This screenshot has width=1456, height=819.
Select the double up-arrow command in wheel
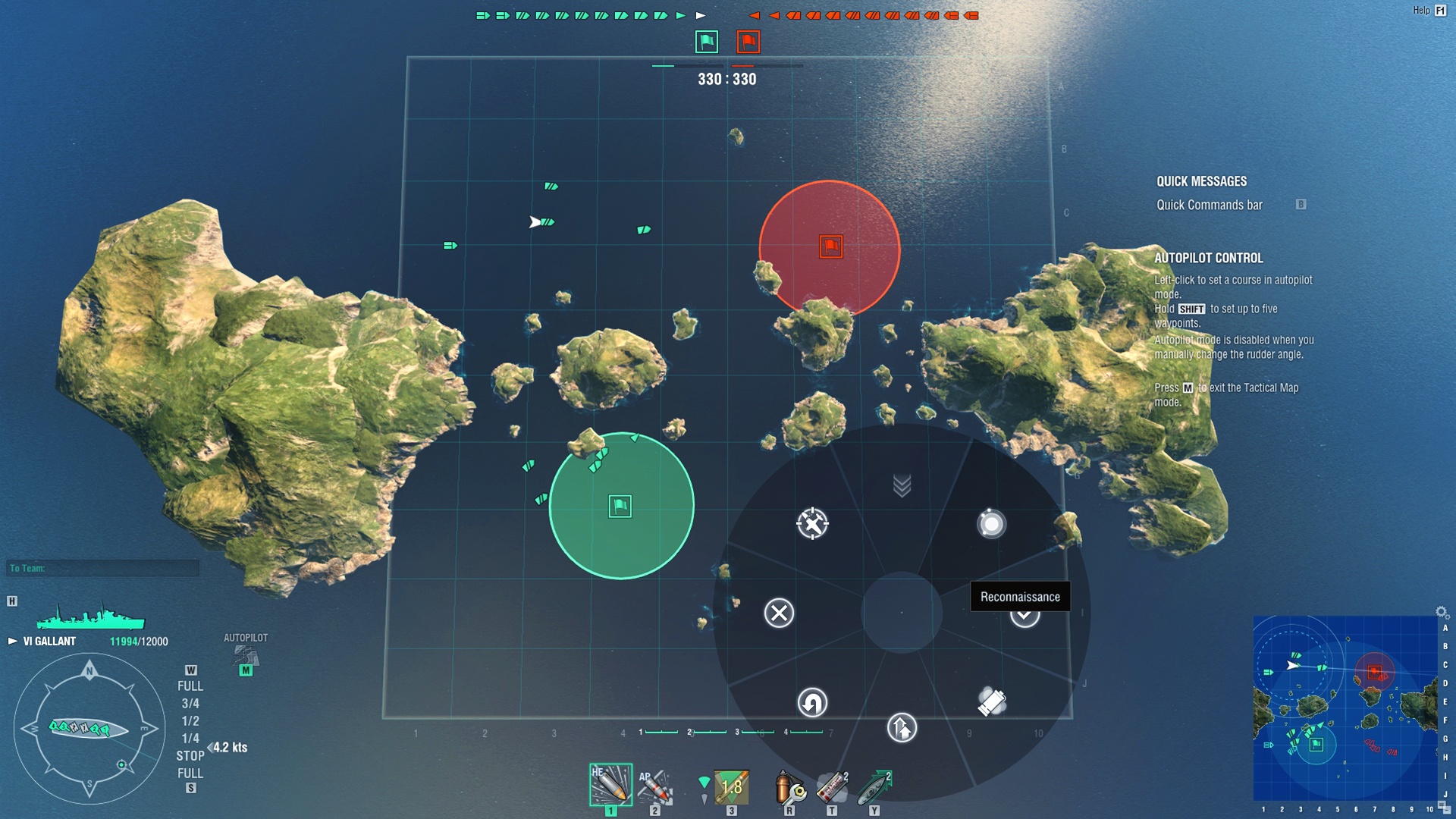[902, 728]
